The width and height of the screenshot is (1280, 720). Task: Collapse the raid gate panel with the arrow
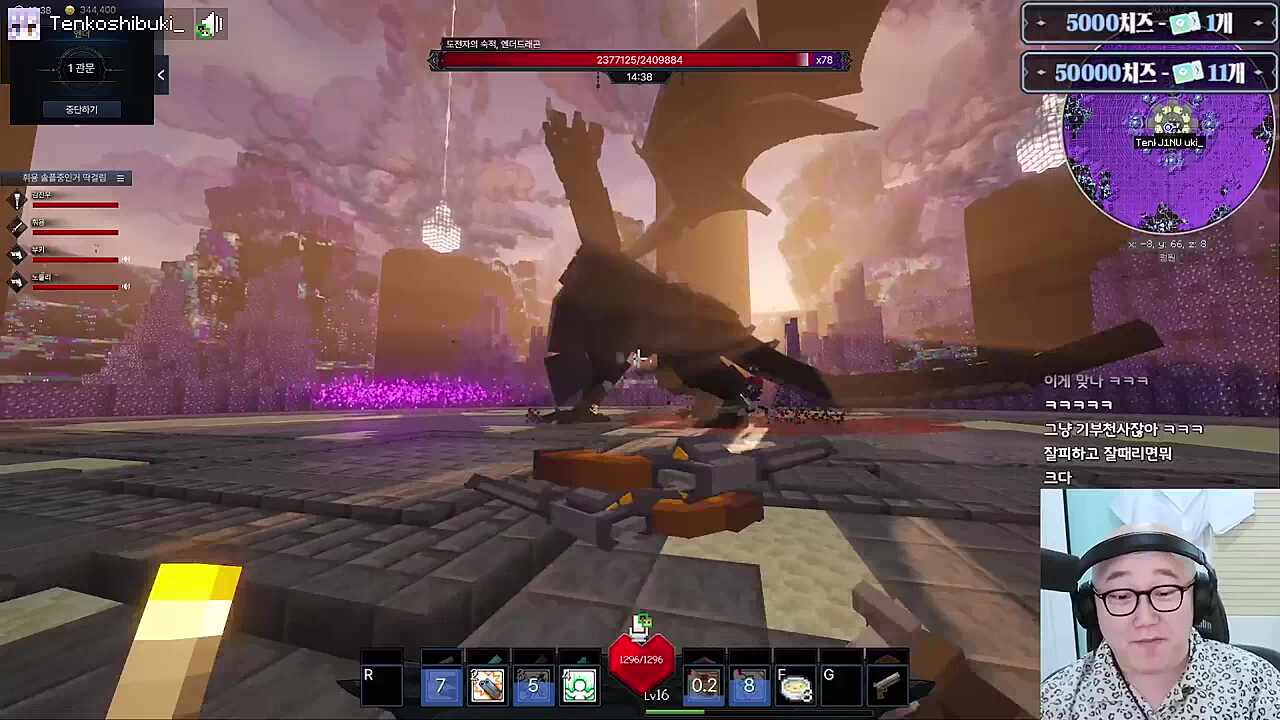[x=161, y=75]
